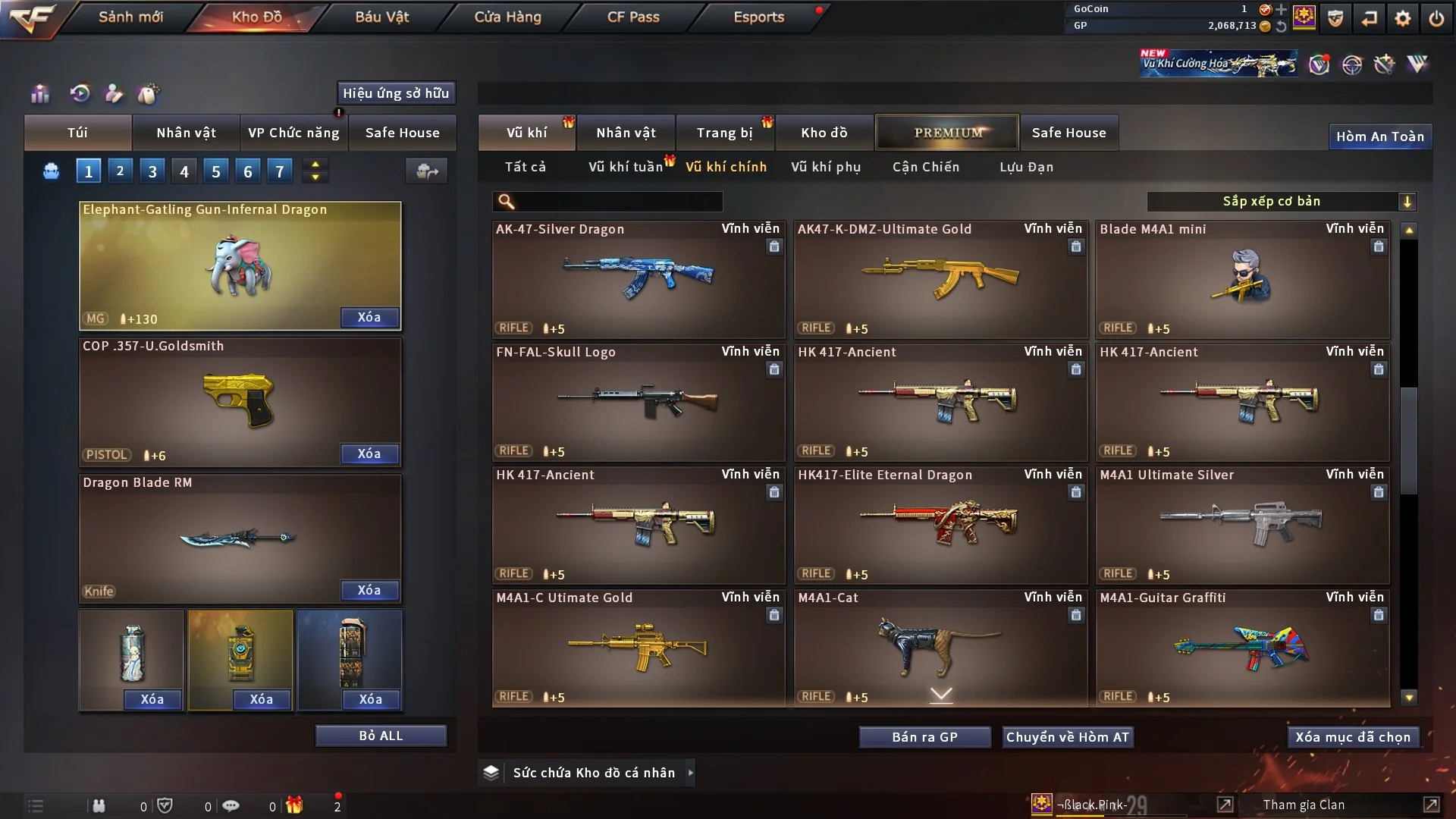
Task: Remove the Elephant-Gatling Gun with Xóa
Action: coord(369,317)
